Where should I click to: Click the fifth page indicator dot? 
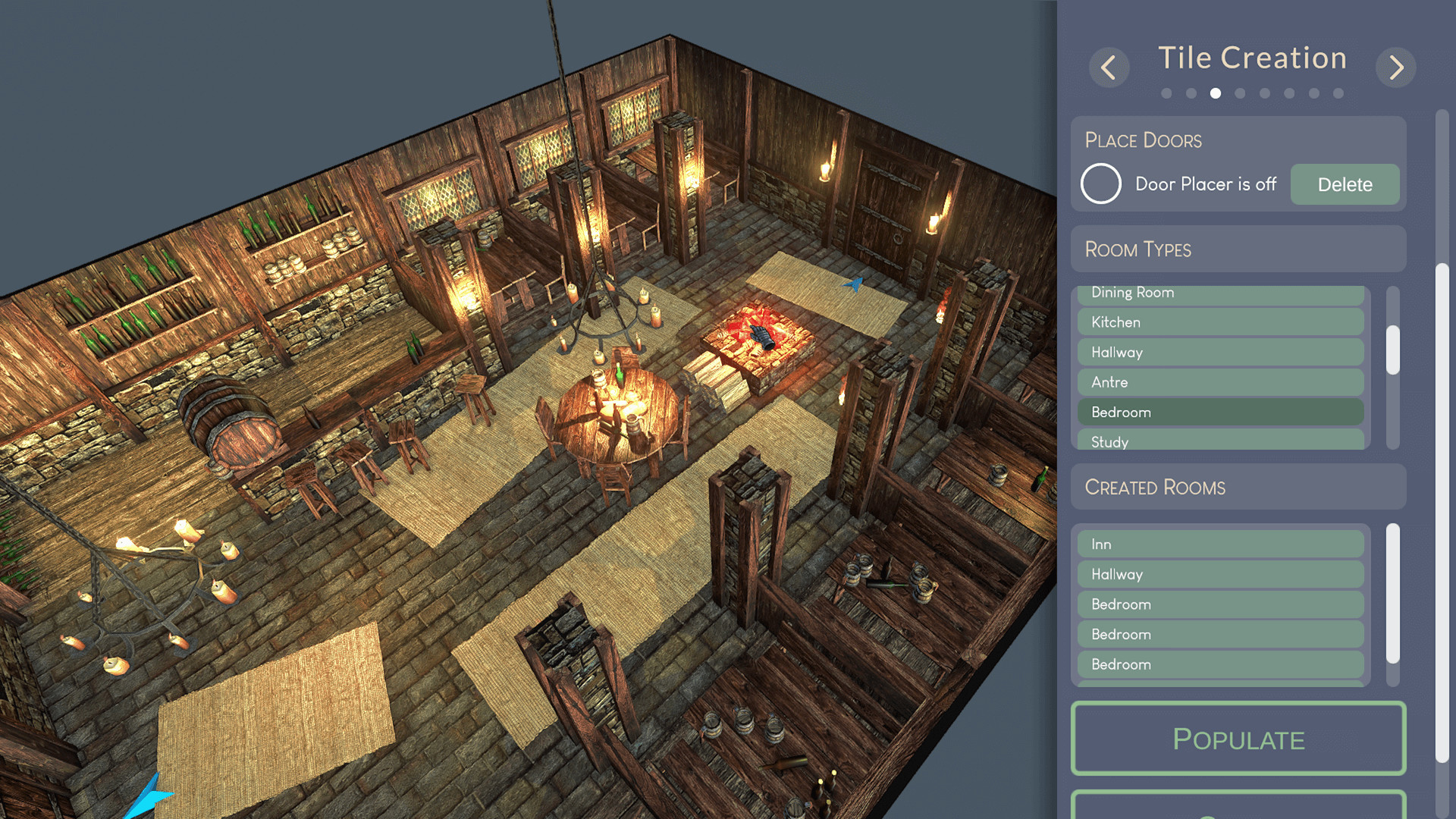pyautogui.click(x=1264, y=93)
